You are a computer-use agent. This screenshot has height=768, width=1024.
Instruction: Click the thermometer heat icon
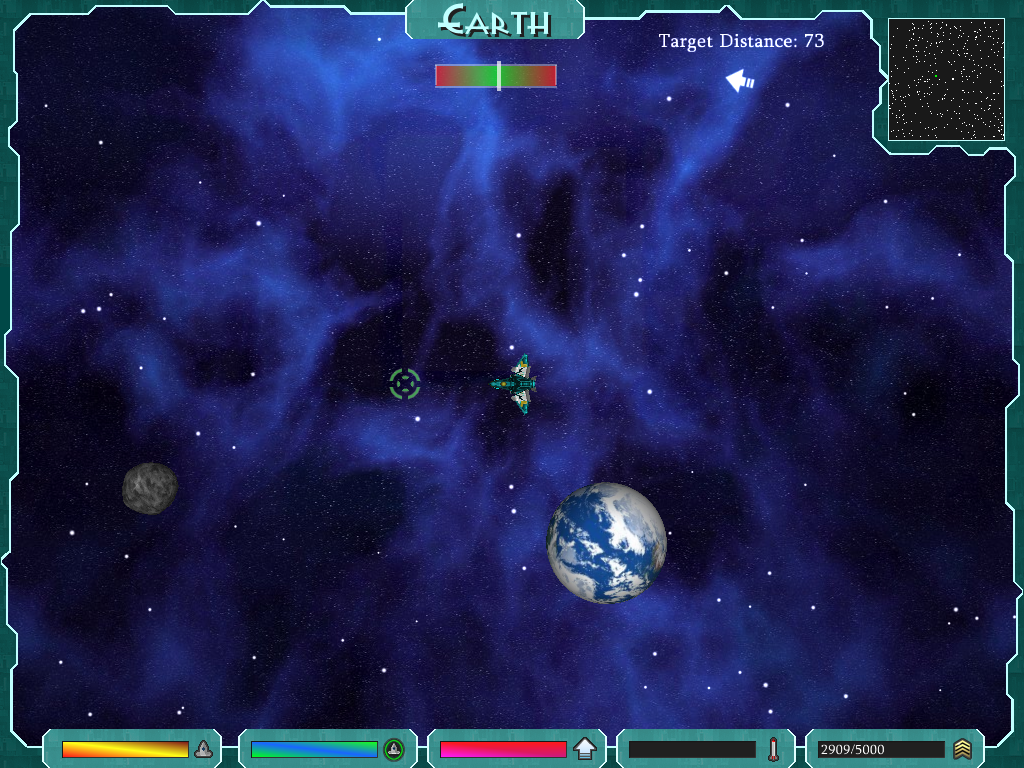click(773, 748)
